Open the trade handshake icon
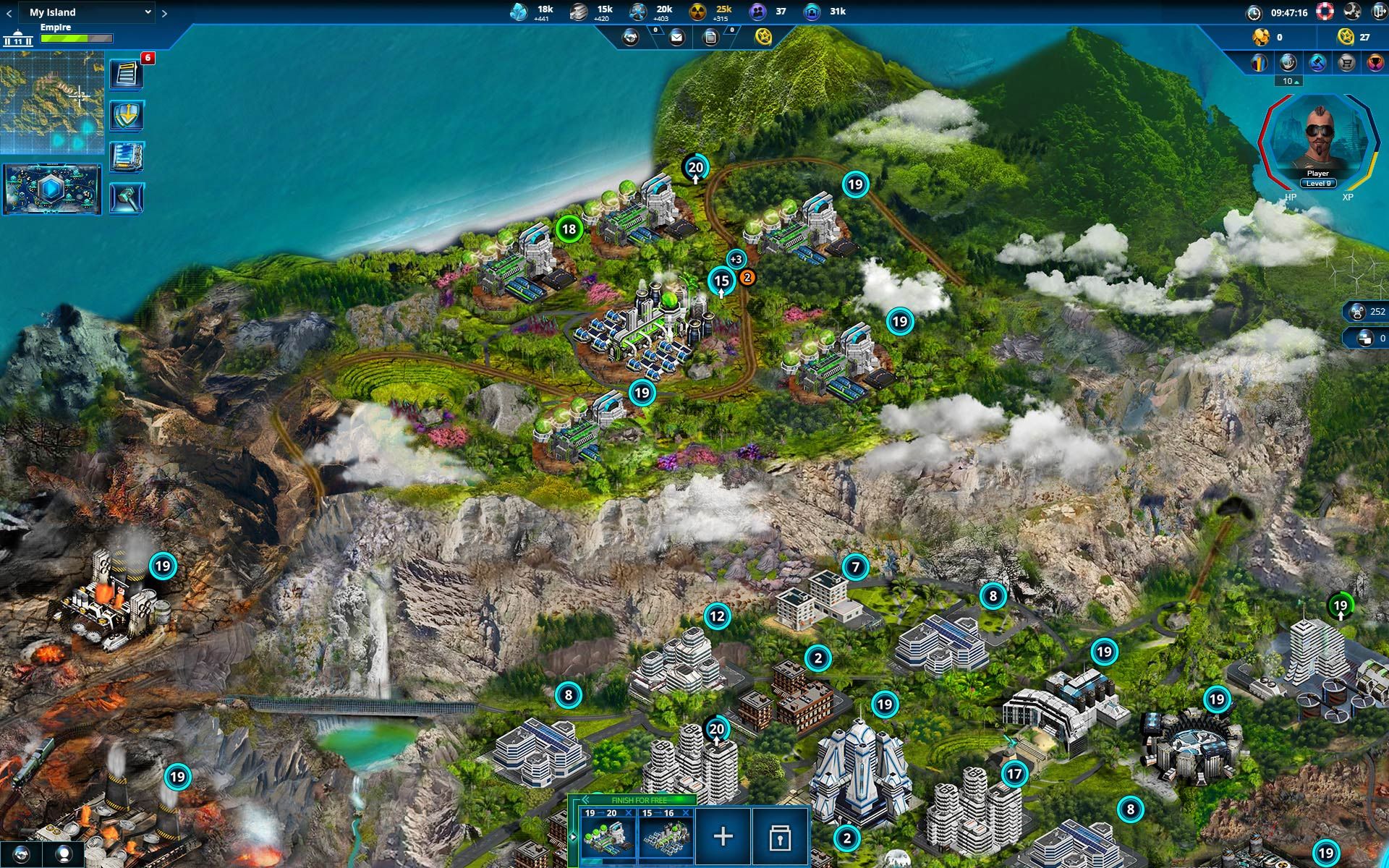This screenshot has width=1389, height=868. pos(630,37)
